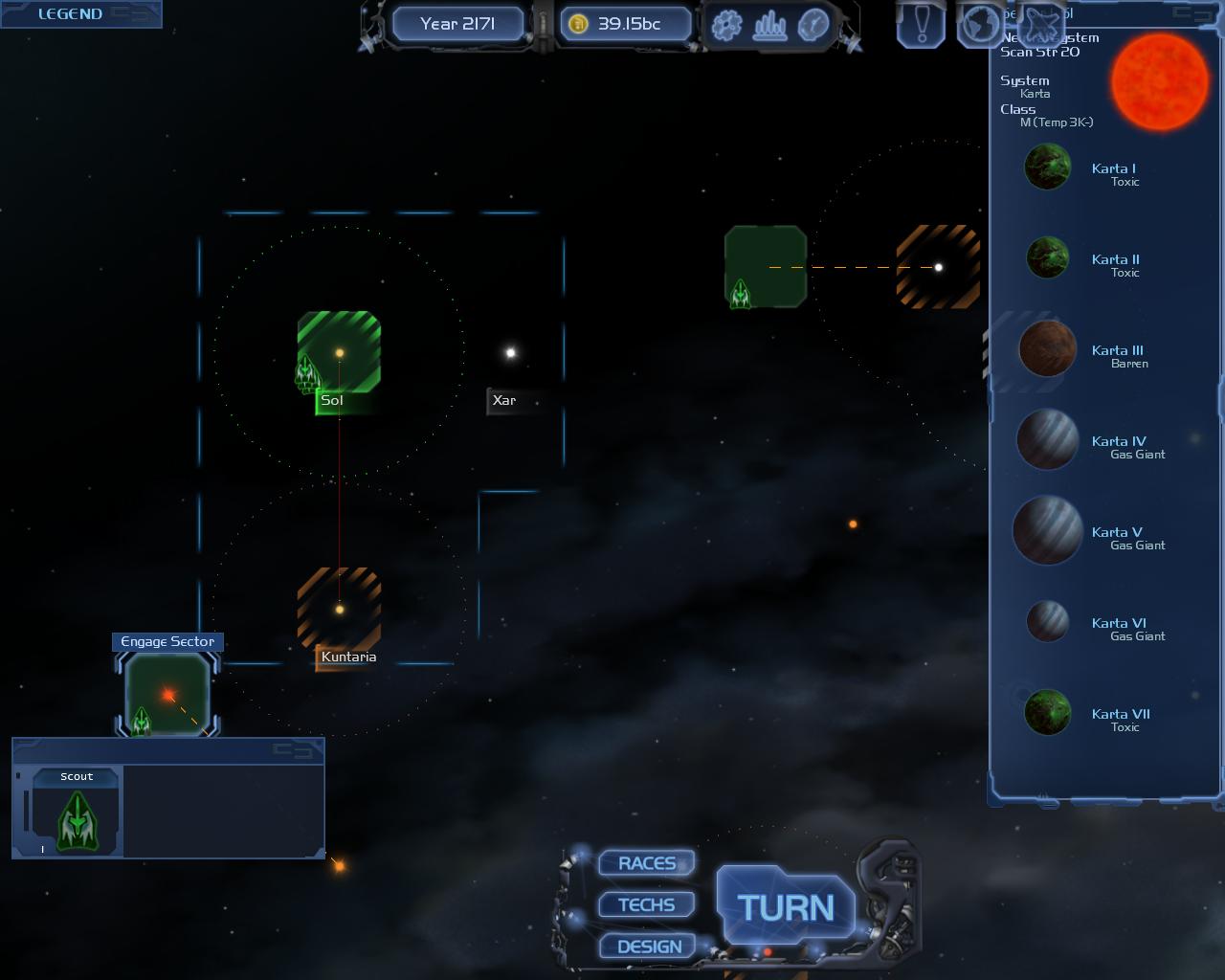
Task: Click the gear icon in the top bar
Action: click(726, 25)
